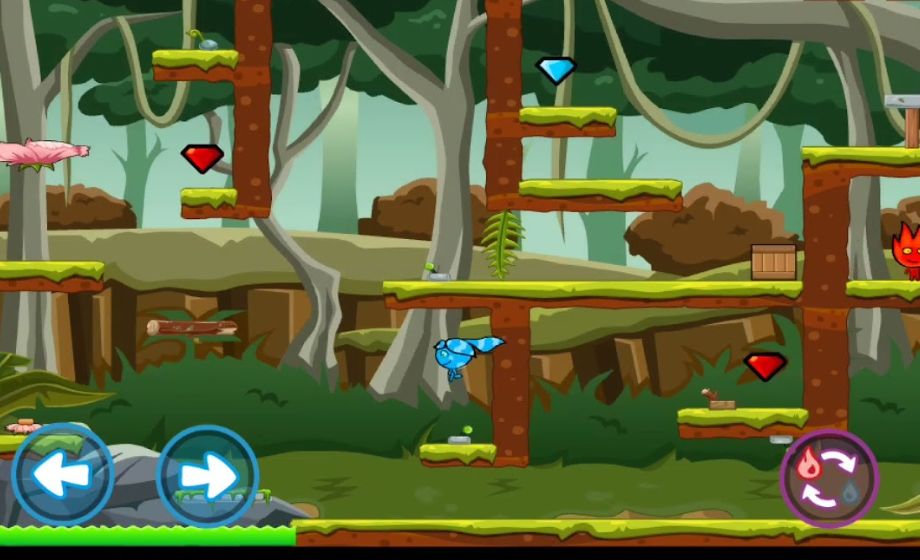Tap the right arrow move button
This screenshot has height=560, width=920.
pyautogui.click(x=208, y=477)
